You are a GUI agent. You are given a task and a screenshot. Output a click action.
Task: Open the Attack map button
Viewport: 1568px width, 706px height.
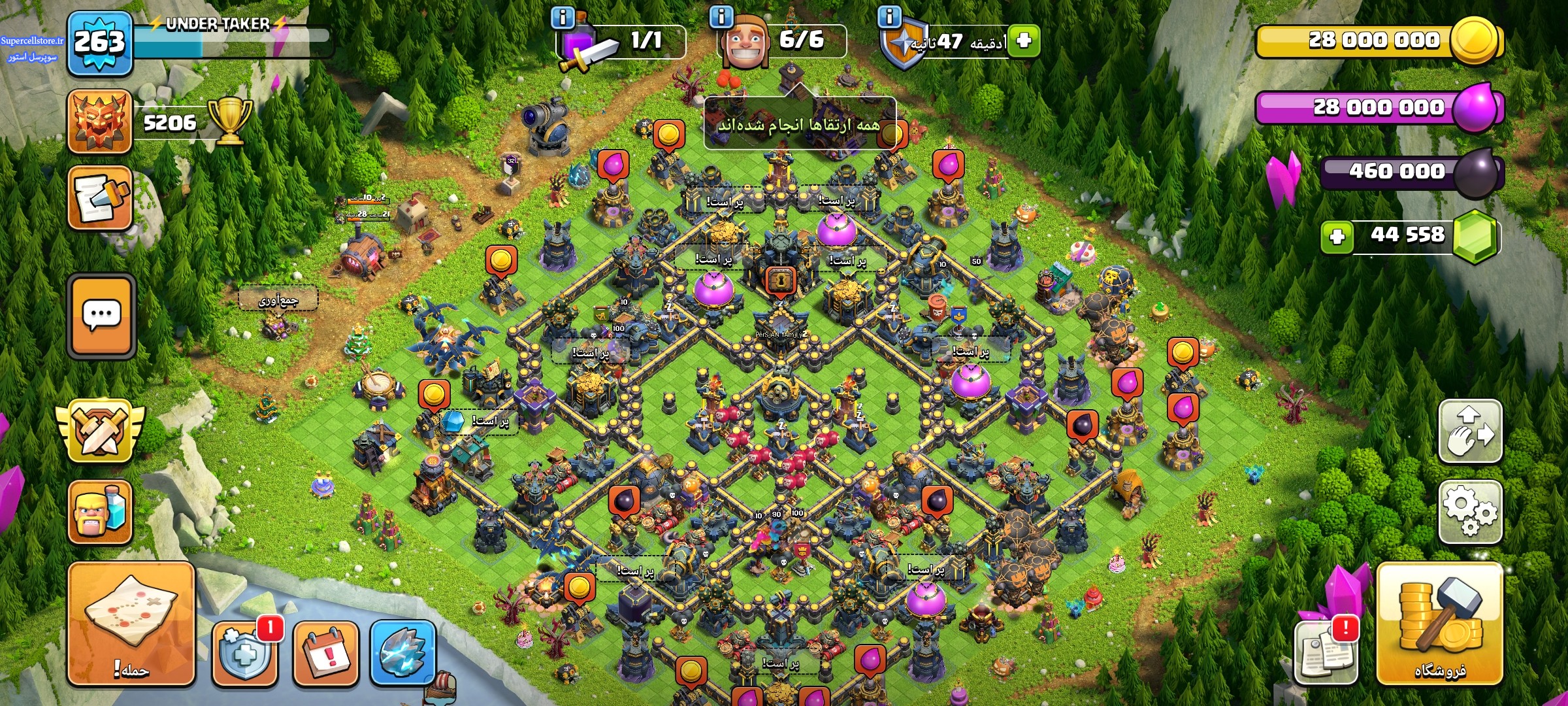coord(131,623)
